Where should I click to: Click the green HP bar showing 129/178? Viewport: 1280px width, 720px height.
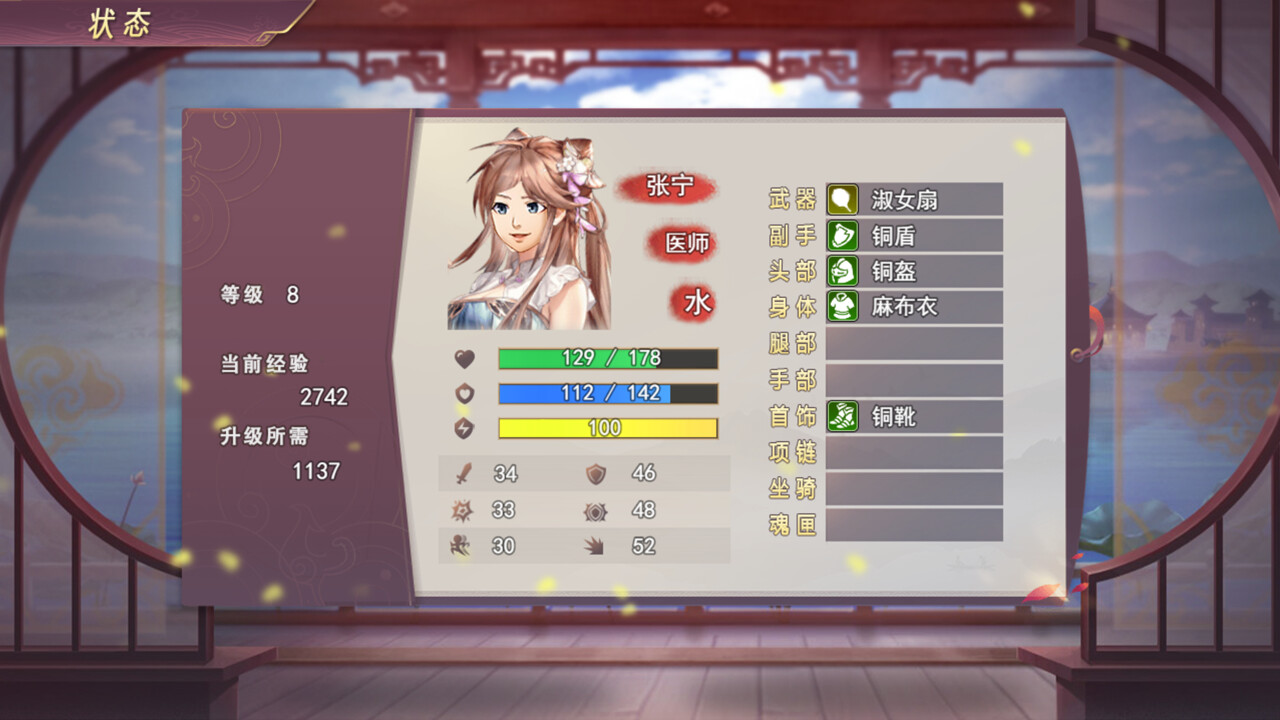(x=606, y=358)
